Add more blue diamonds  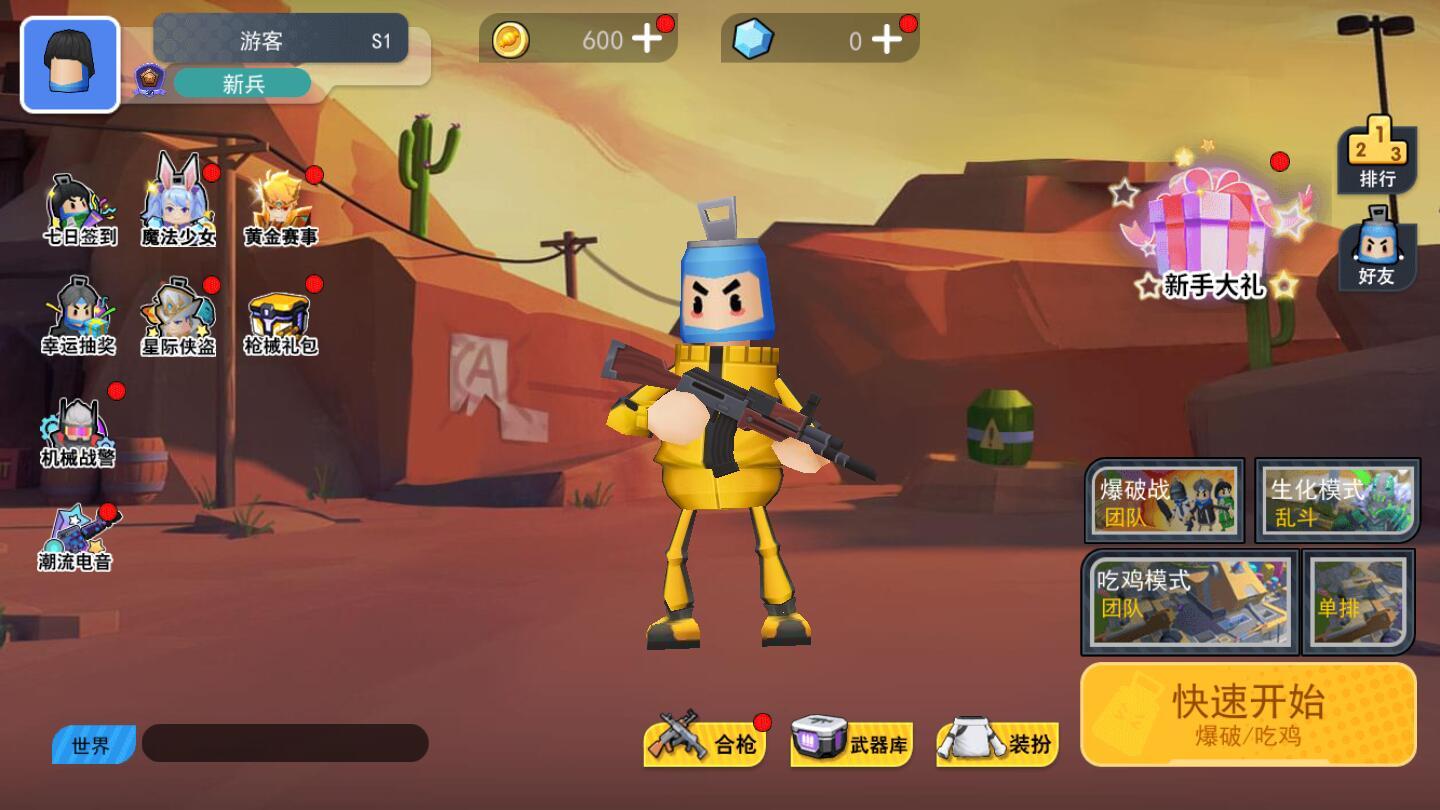[x=887, y=39]
